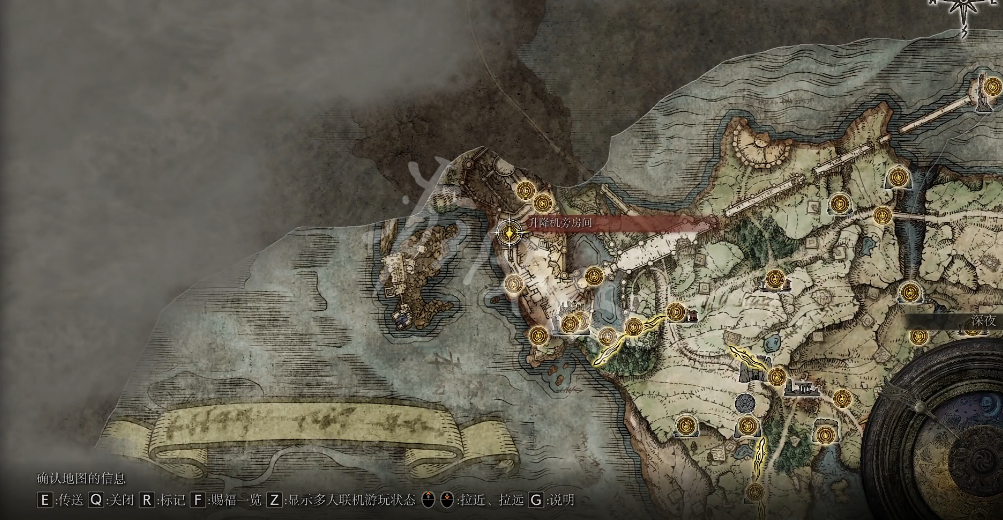Select the dark blue round map marker
1003x520 pixels.
pos(744,402)
